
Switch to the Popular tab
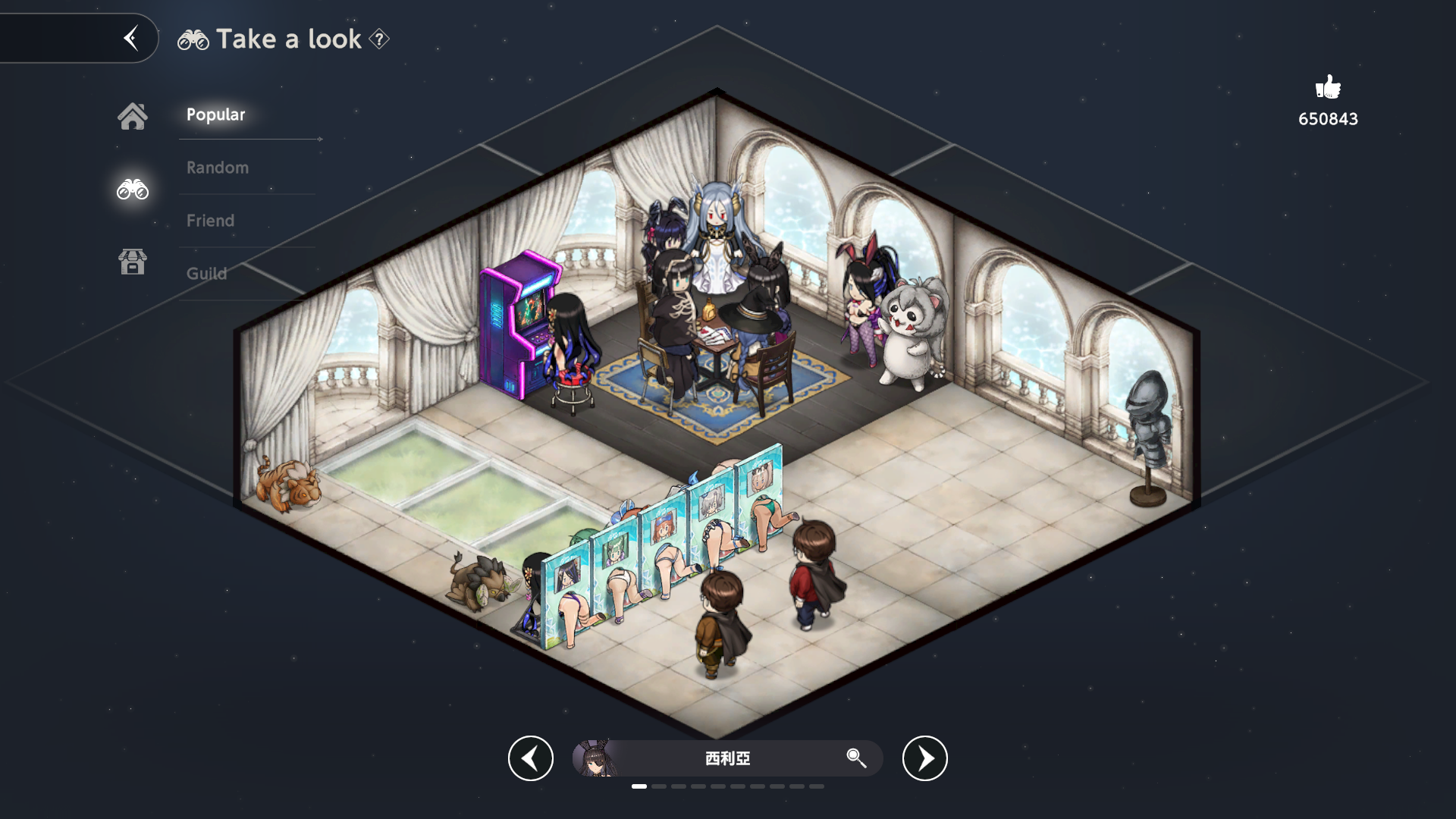coord(216,115)
